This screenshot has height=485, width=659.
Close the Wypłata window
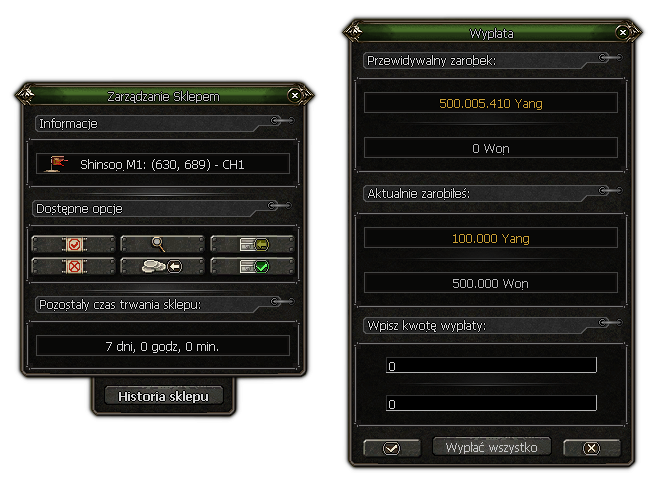pyautogui.click(x=623, y=33)
